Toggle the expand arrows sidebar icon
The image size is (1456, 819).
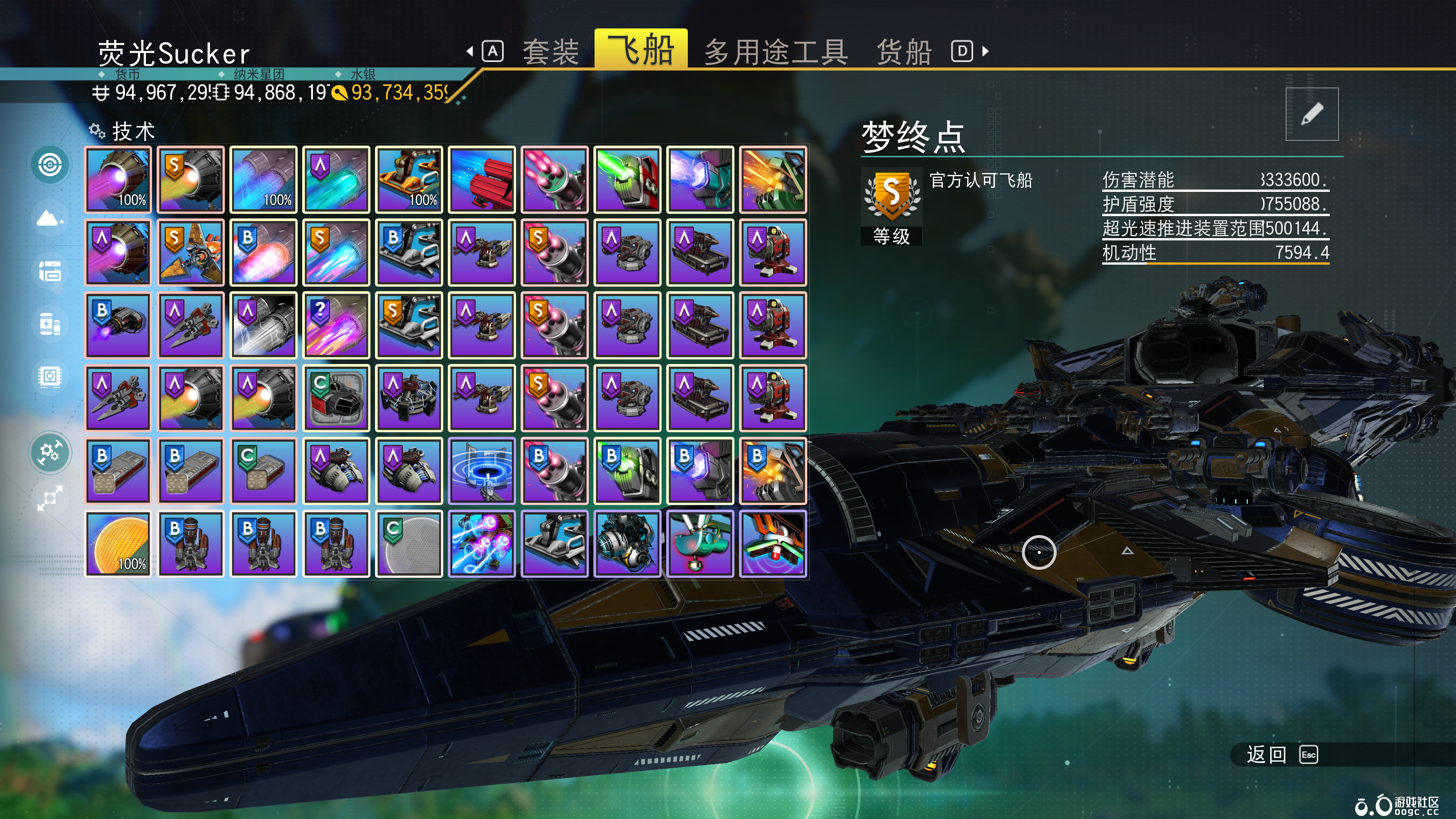point(50,498)
